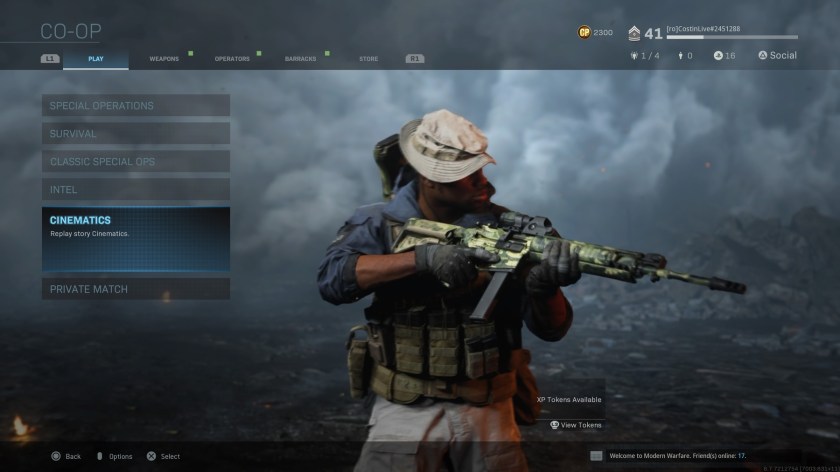
Task: Switch to the Play tab
Action: [96, 59]
